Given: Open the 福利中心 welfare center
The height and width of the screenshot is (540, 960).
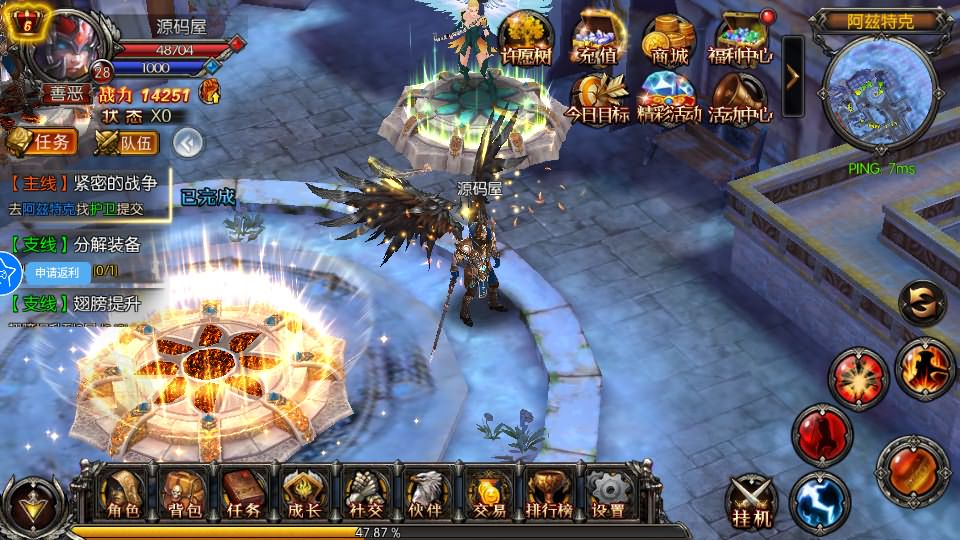Looking at the screenshot, I should tap(740, 38).
